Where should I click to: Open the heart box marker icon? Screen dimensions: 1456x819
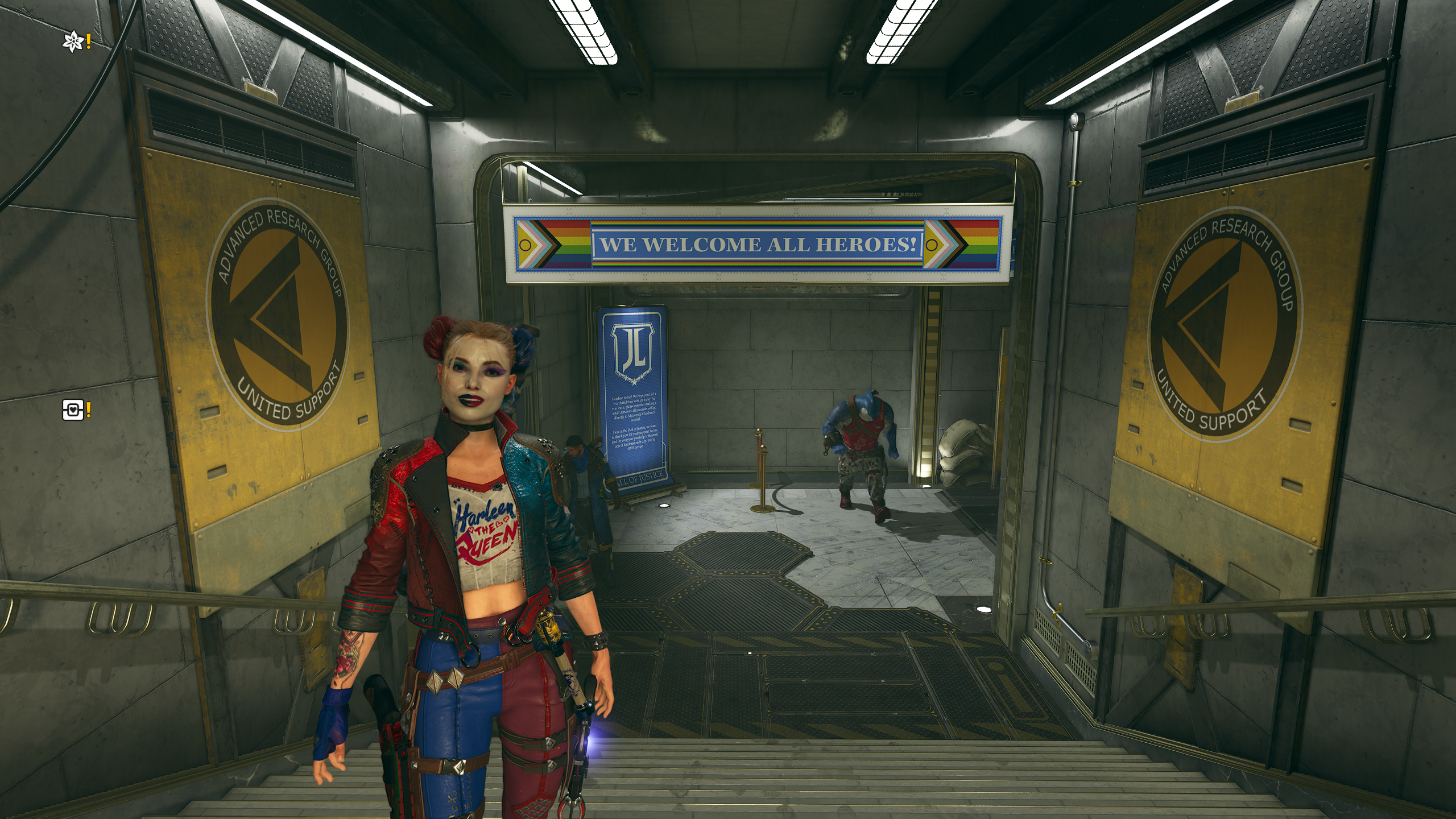(x=73, y=409)
